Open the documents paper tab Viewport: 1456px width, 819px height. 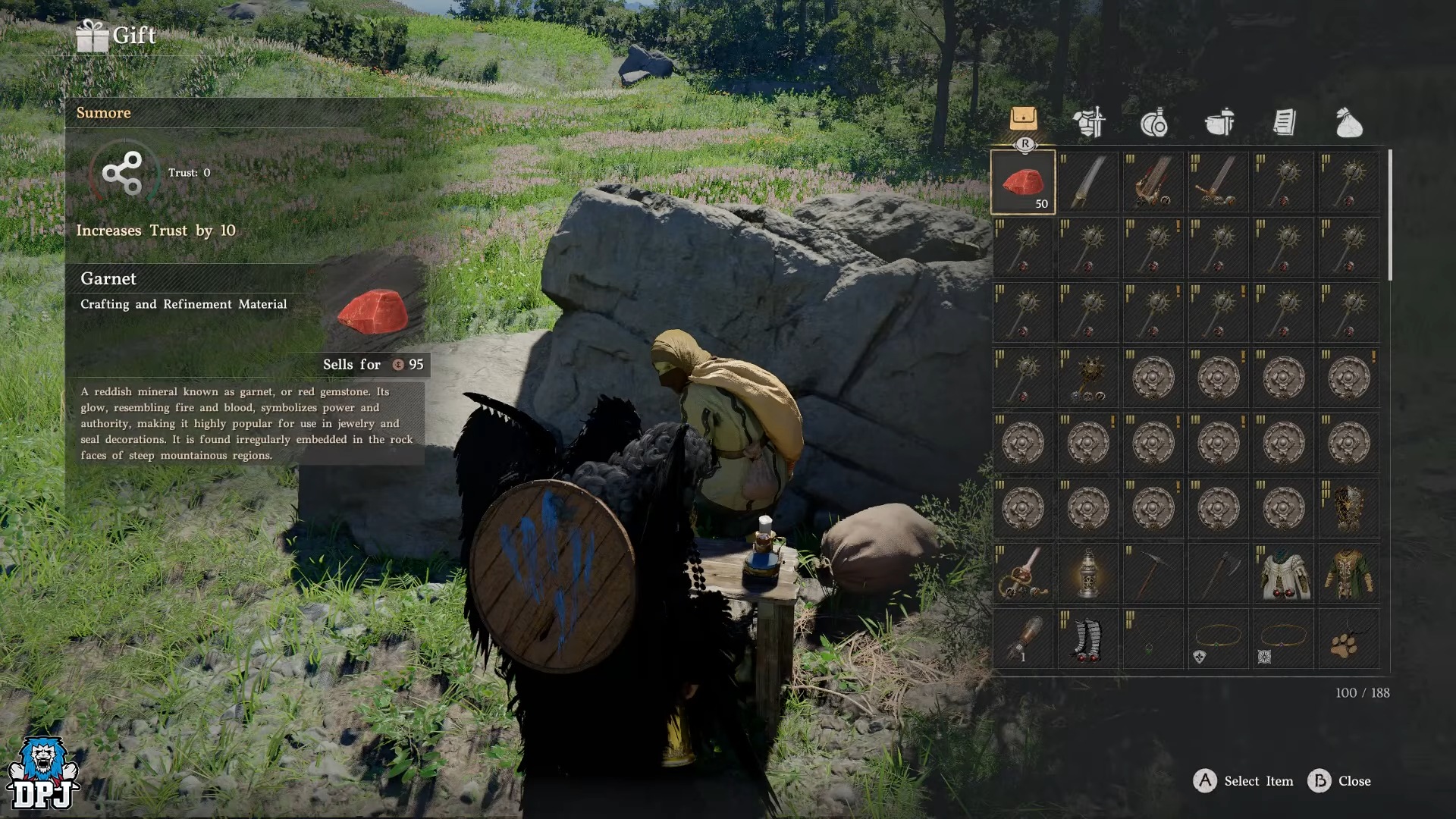1284,122
